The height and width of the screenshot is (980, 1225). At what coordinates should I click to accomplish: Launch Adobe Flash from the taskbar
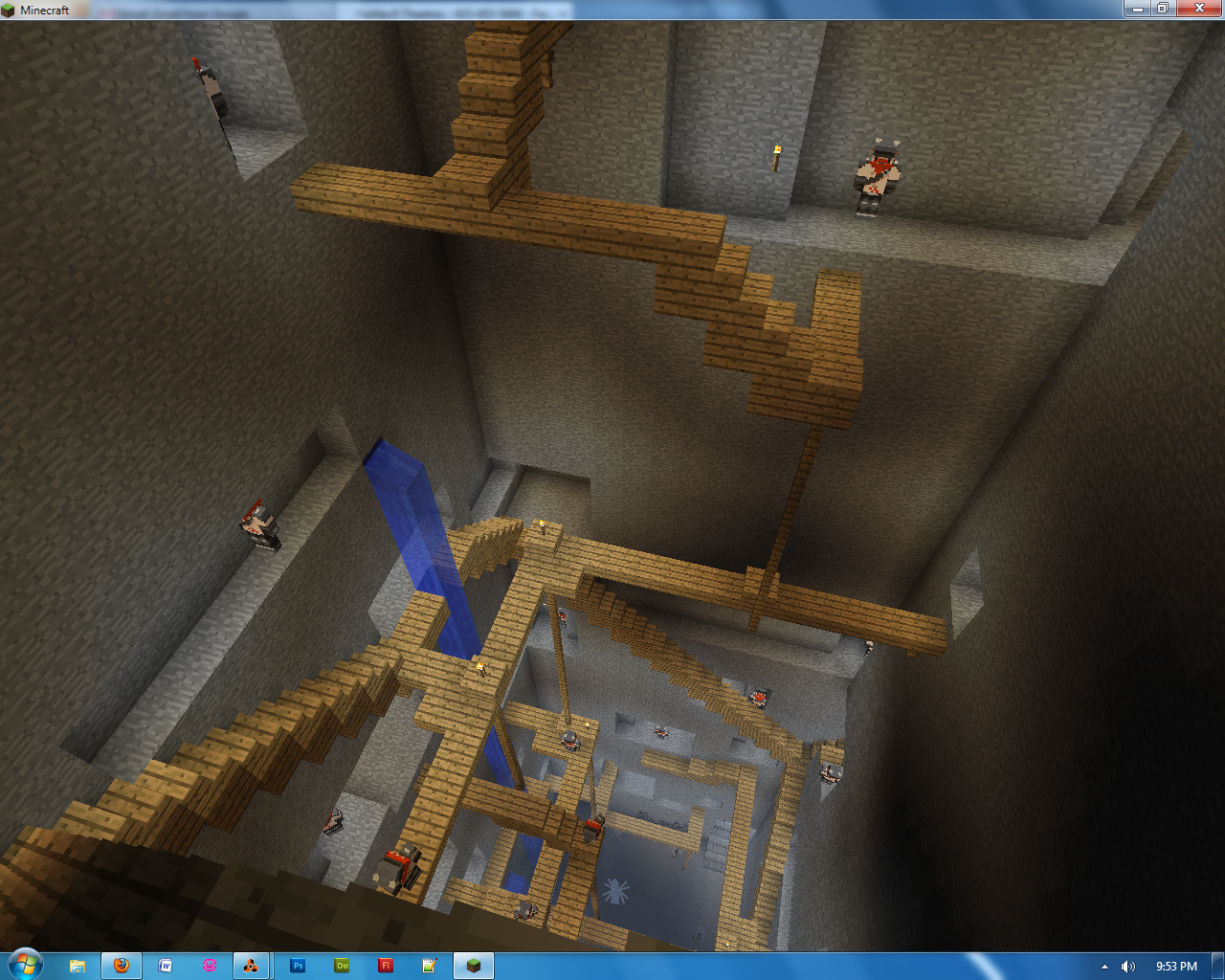(386, 966)
